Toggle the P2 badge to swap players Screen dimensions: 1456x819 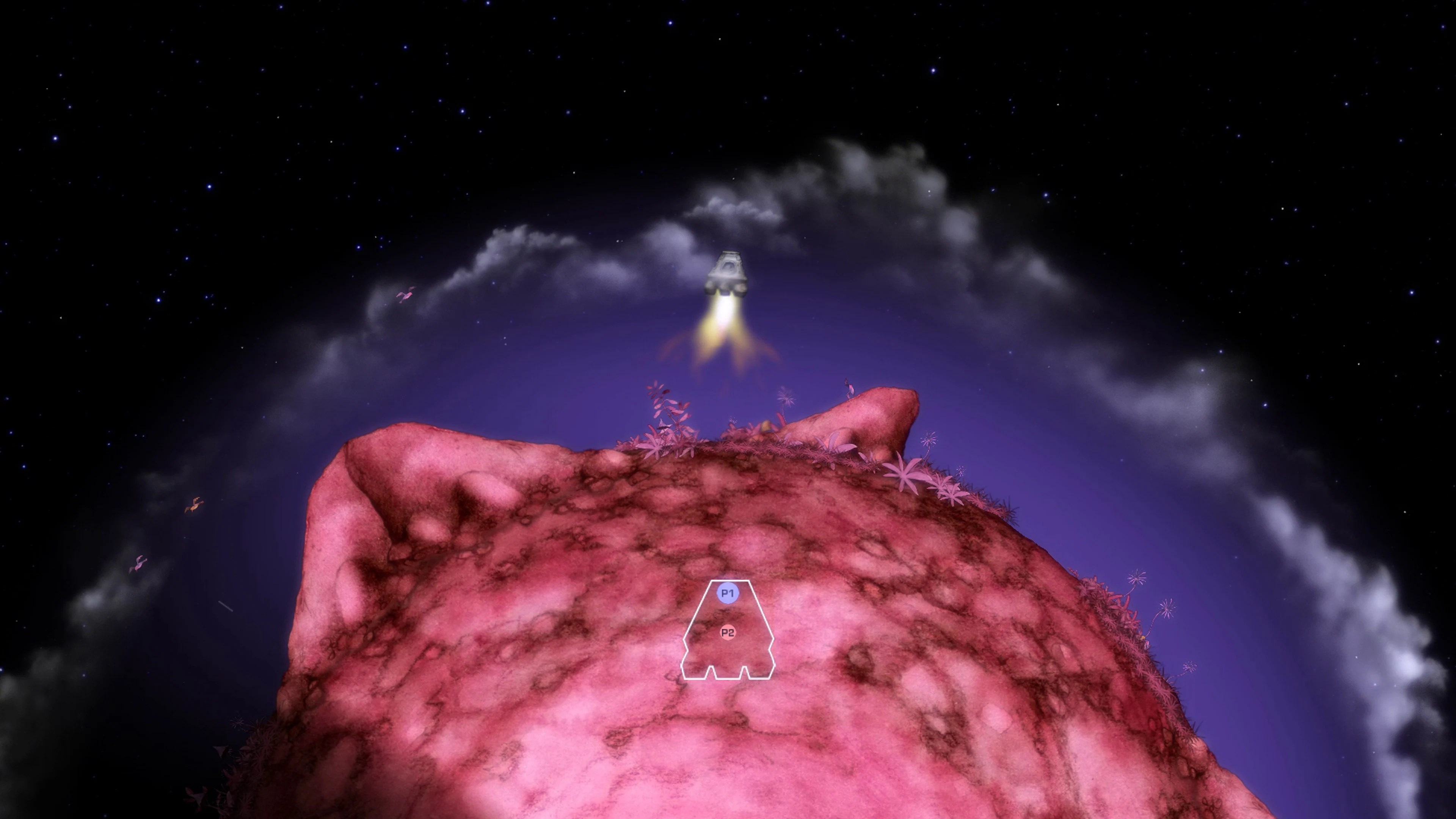(728, 632)
